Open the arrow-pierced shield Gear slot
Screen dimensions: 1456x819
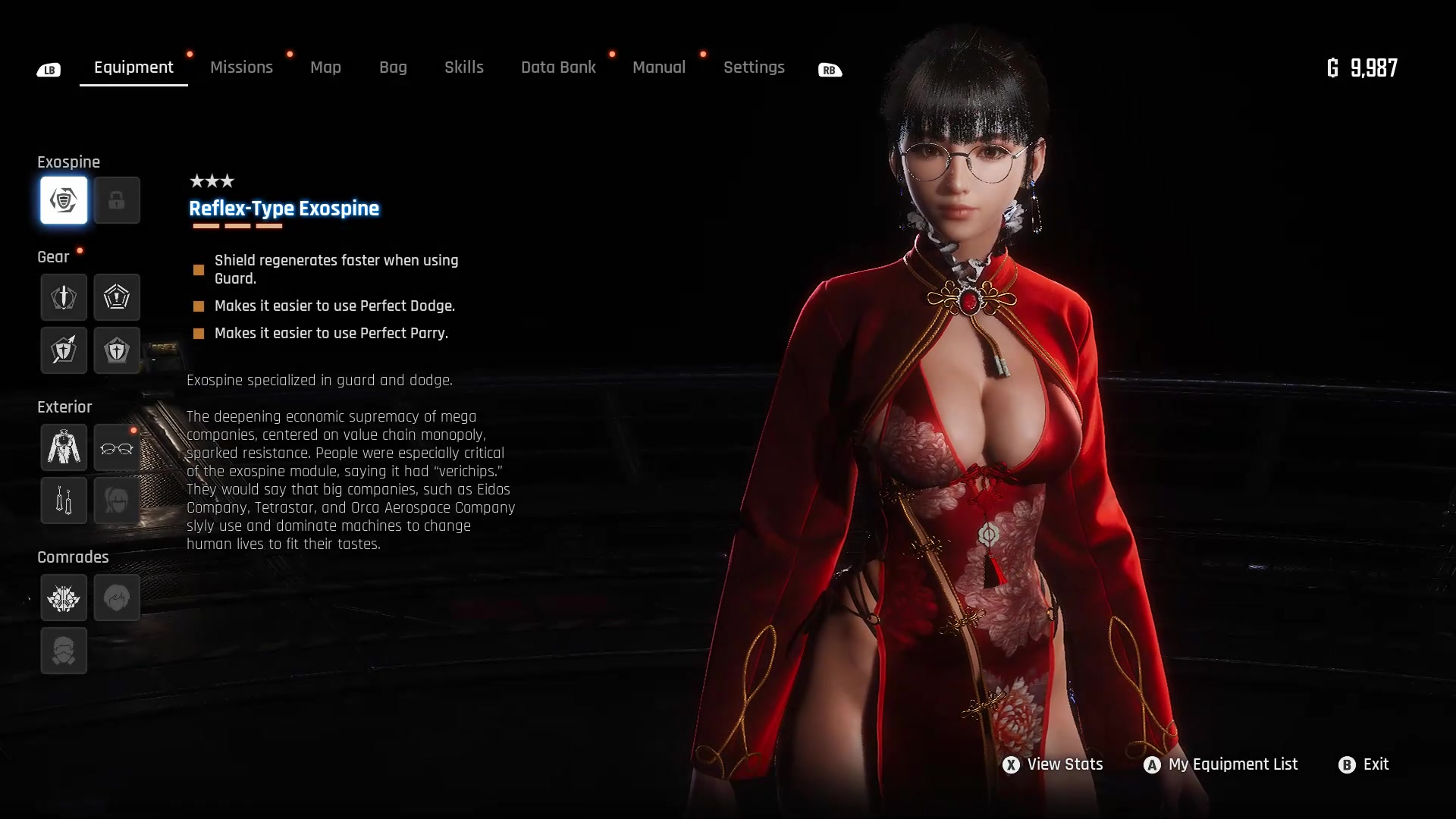point(64,350)
